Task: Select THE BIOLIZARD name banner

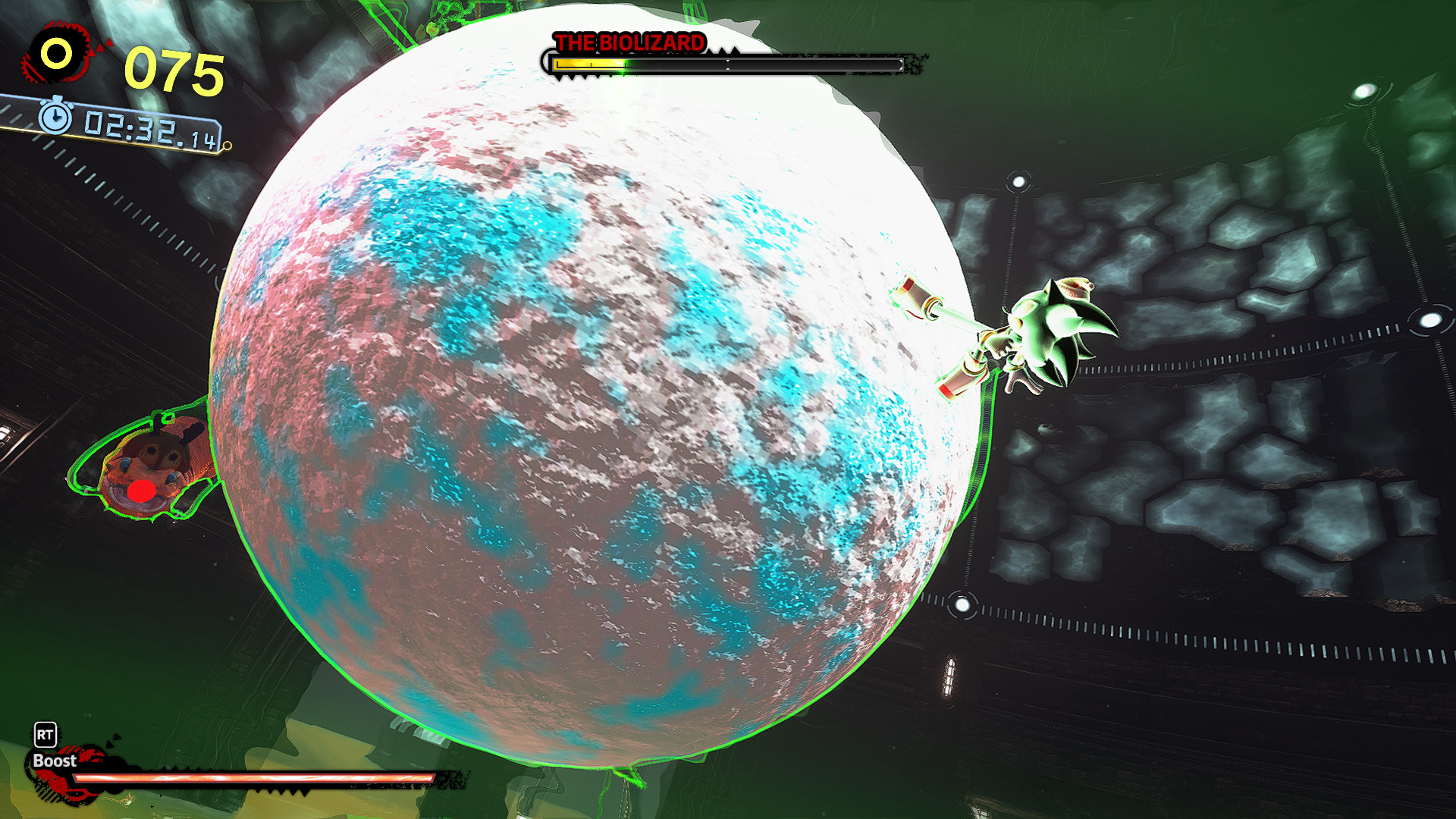Action: (627, 42)
